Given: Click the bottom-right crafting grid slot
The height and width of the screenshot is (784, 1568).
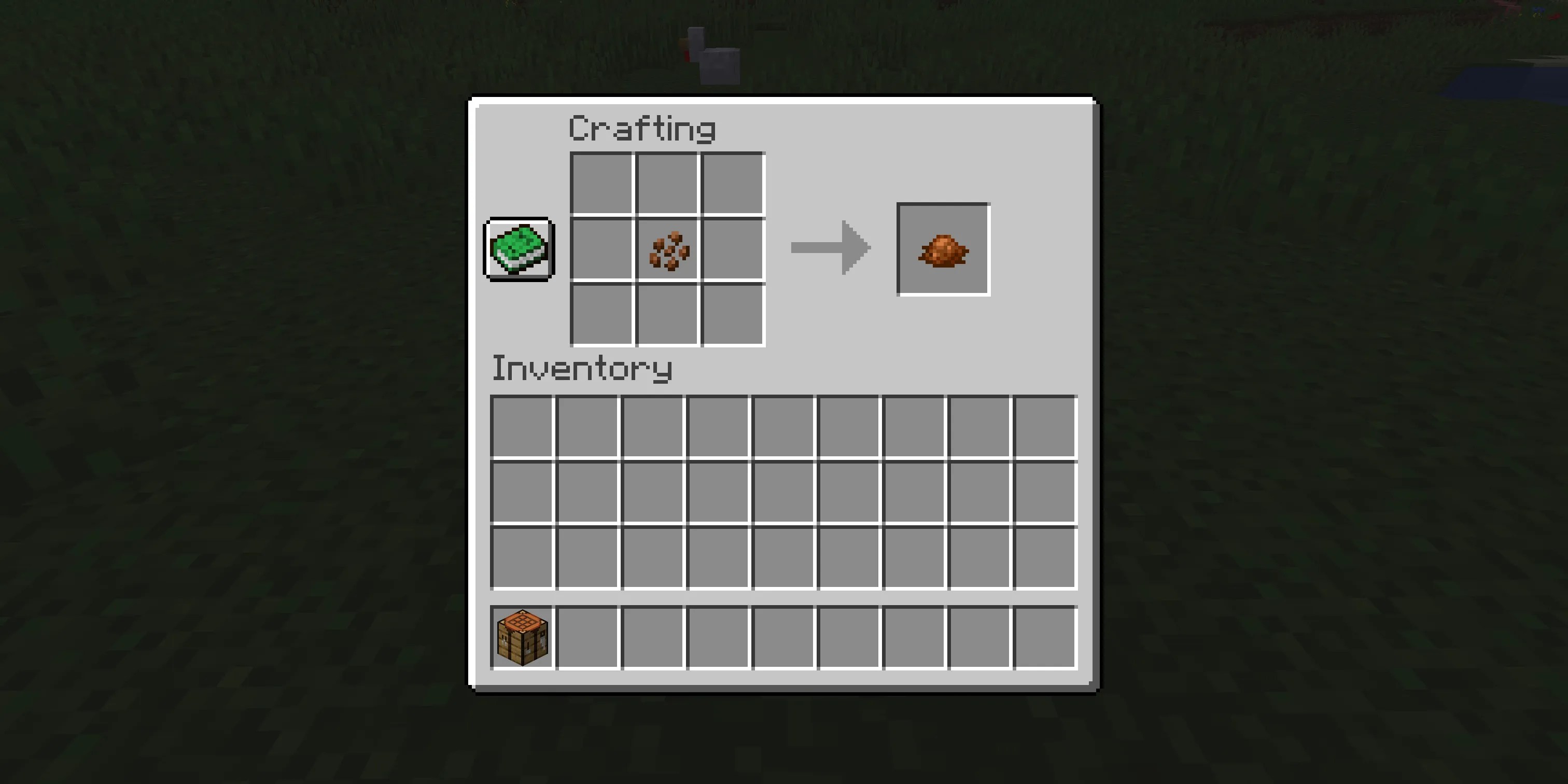Looking at the screenshot, I should [734, 314].
